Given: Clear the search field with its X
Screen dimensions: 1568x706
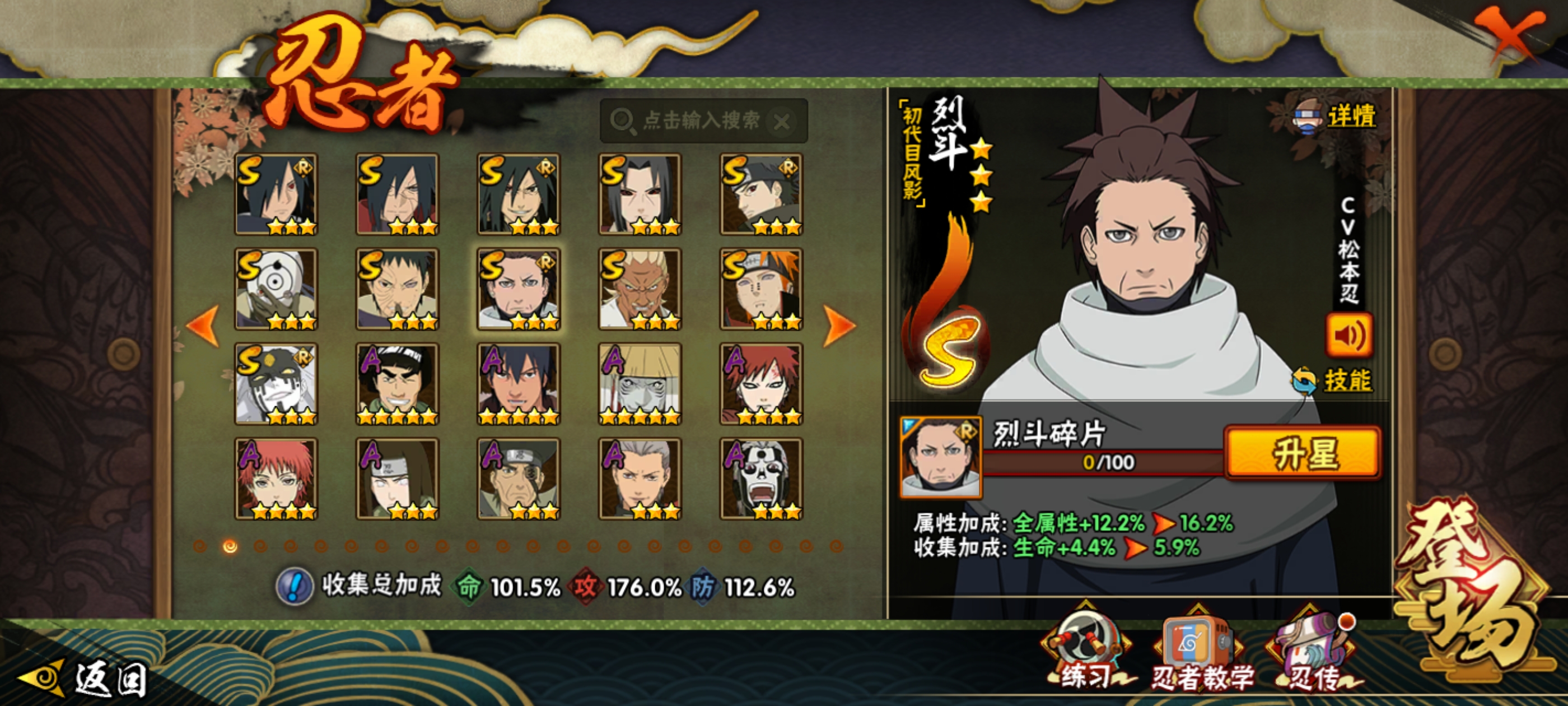Looking at the screenshot, I should point(782,122).
